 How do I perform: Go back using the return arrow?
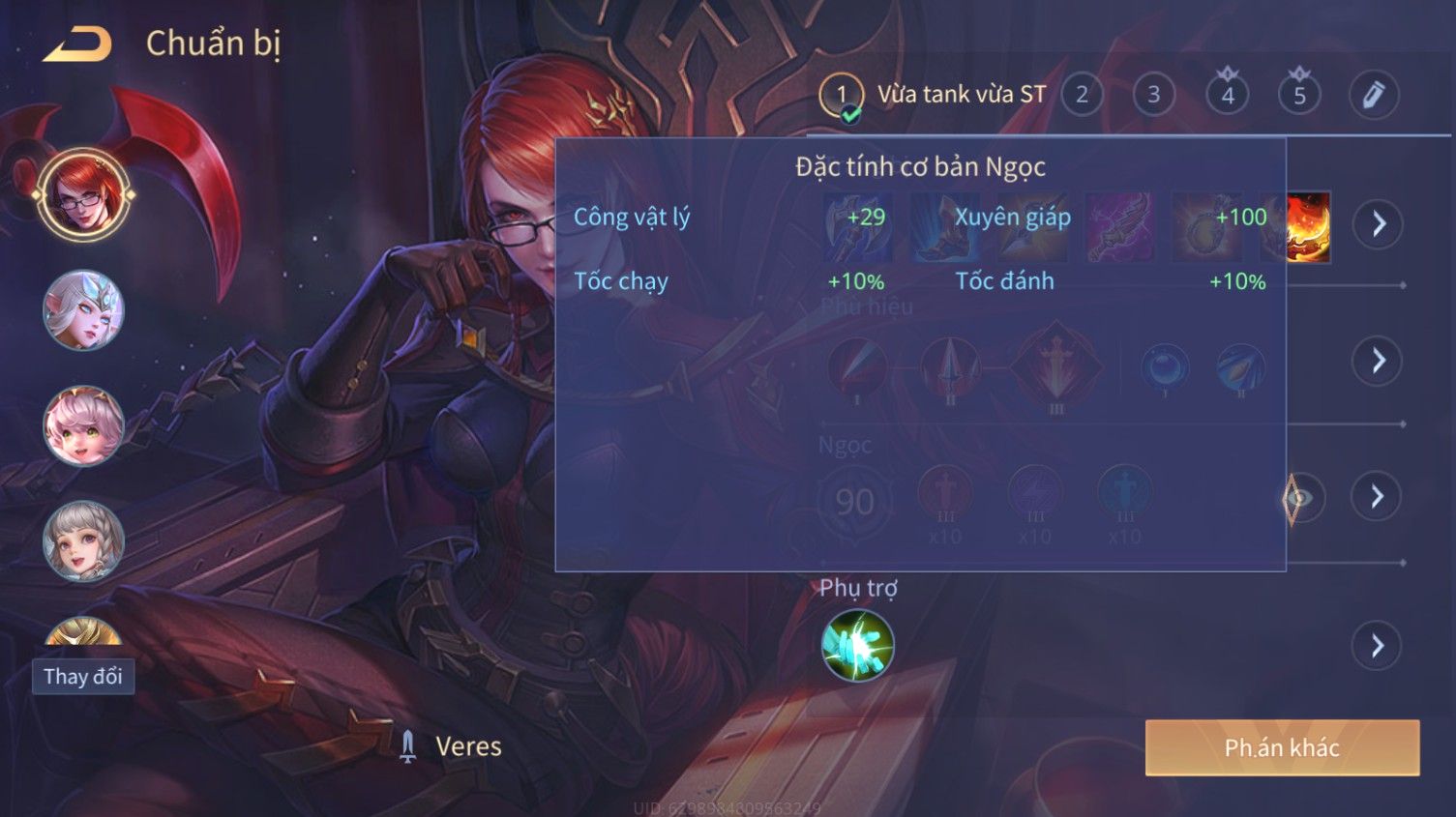tap(77, 44)
